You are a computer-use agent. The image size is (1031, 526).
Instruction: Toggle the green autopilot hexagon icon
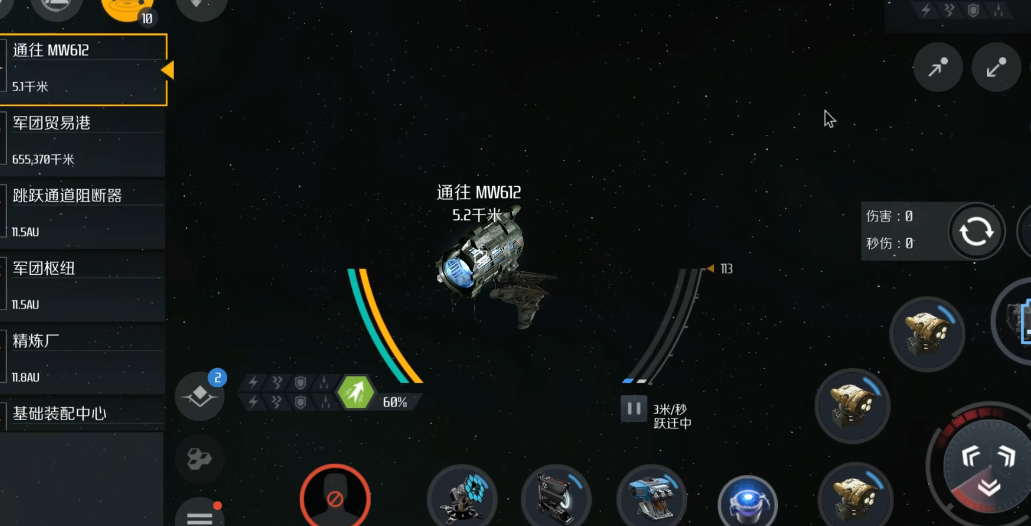(x=356, y=392)
